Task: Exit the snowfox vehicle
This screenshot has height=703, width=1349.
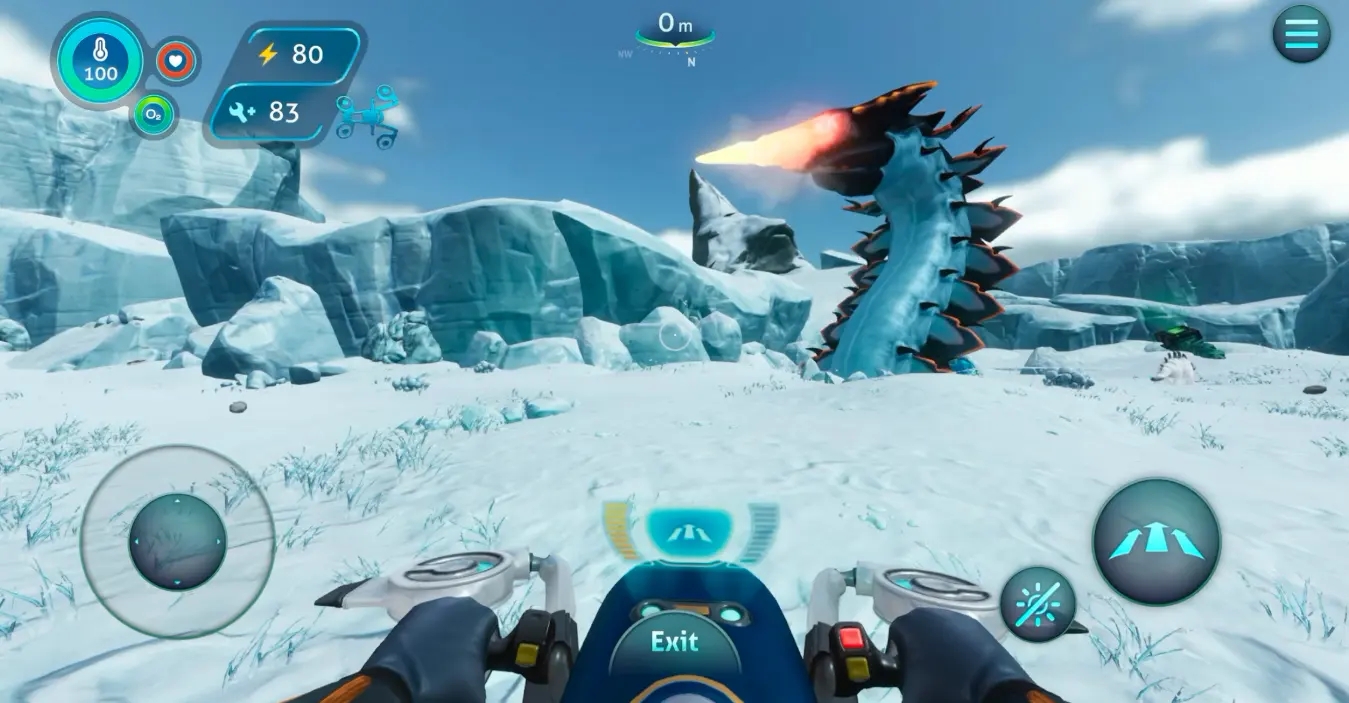Action: [675, 641]
